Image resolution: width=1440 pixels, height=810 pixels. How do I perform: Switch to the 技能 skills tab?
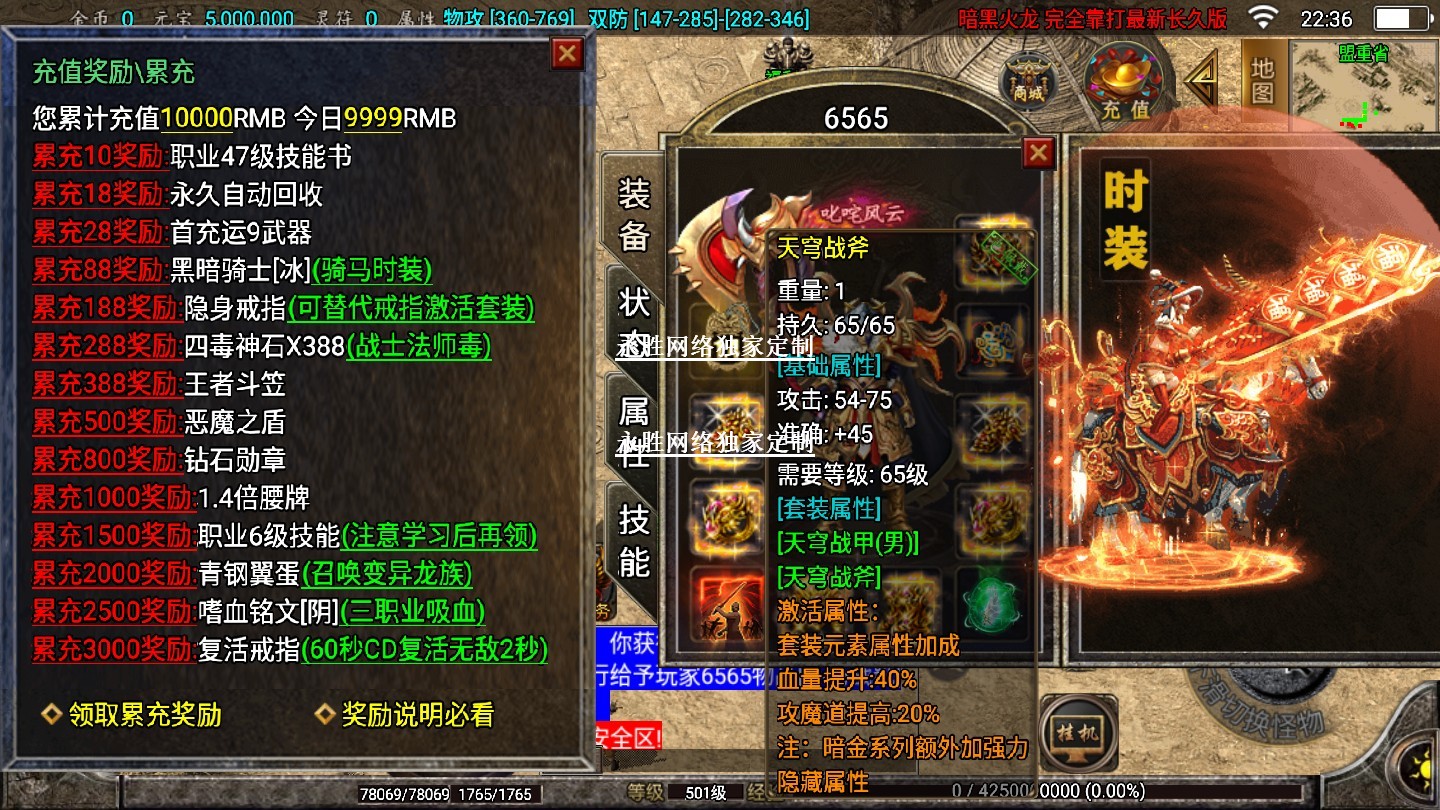(x=634, y=541)
